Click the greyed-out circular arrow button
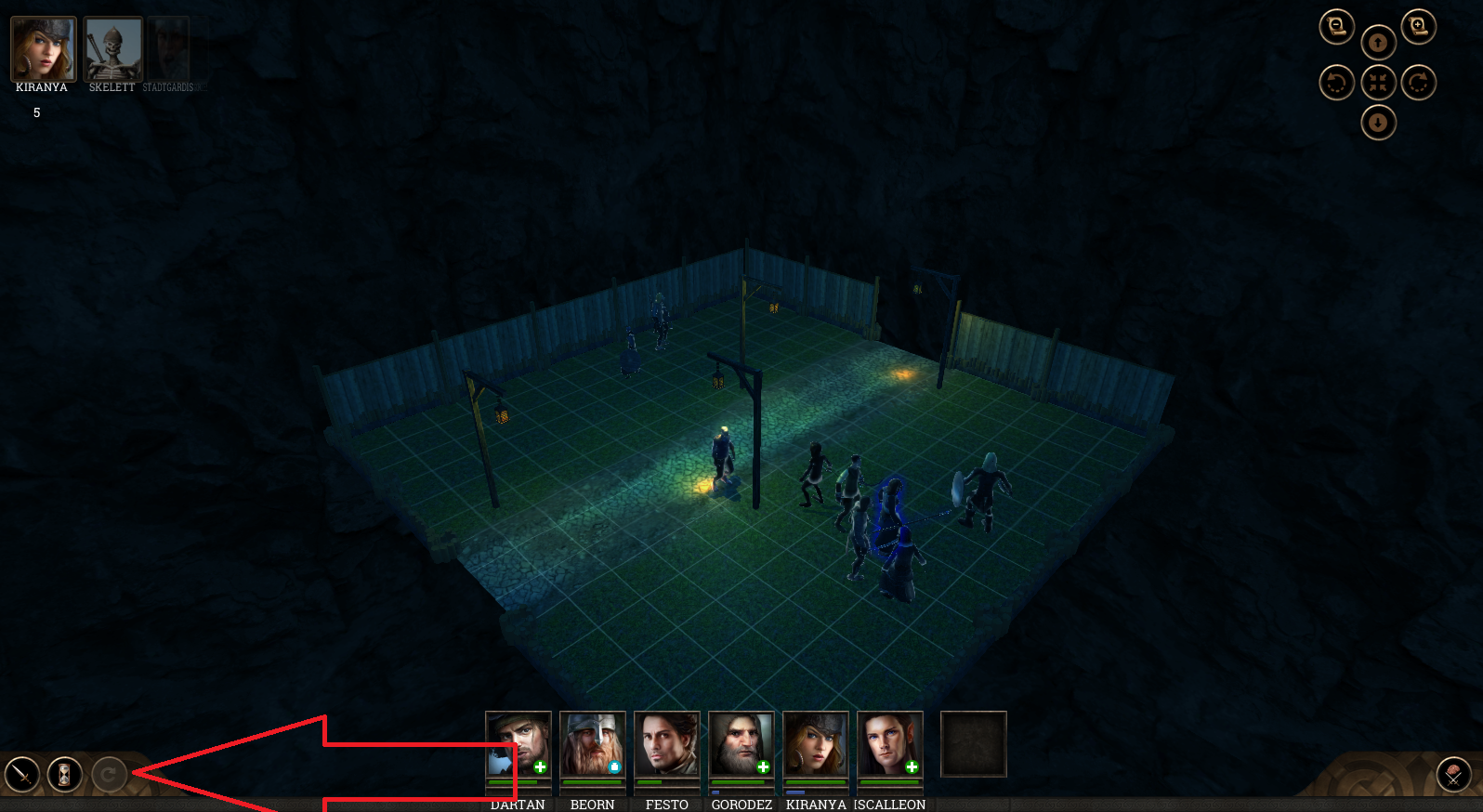This screenshot has height=812, width=1483. (109, 774)
